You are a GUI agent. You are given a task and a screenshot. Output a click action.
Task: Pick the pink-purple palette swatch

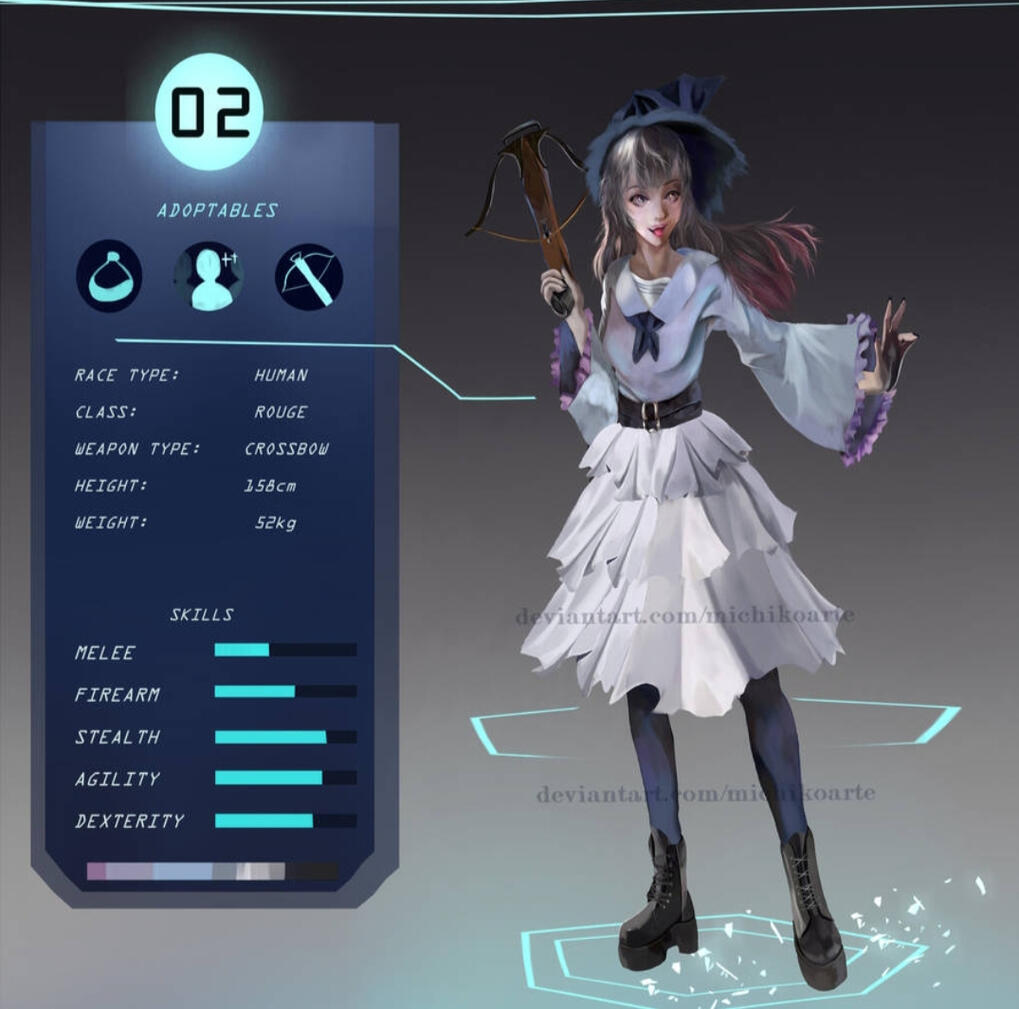(x=96, y=871)
